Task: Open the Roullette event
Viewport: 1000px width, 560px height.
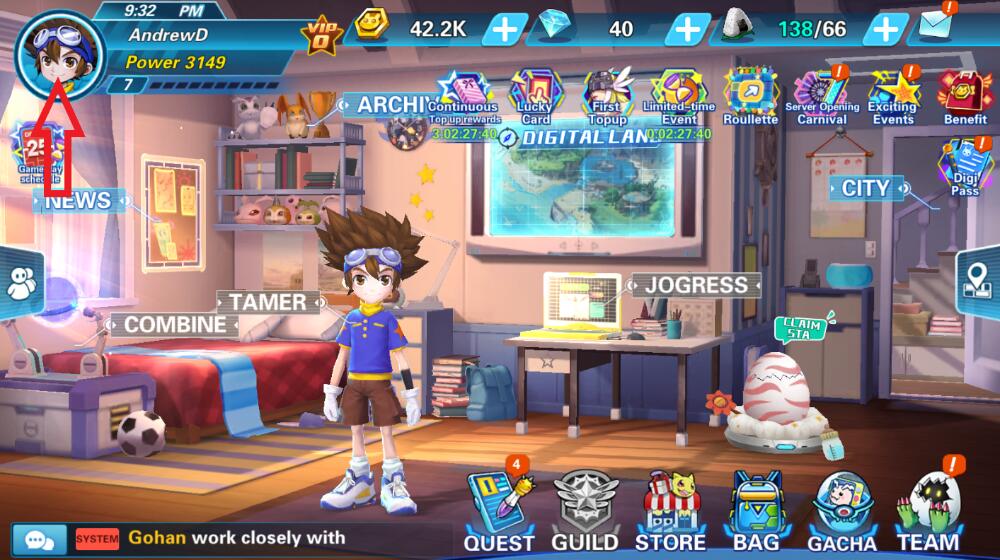Action: pyautogui.click(x=750, y=96)
